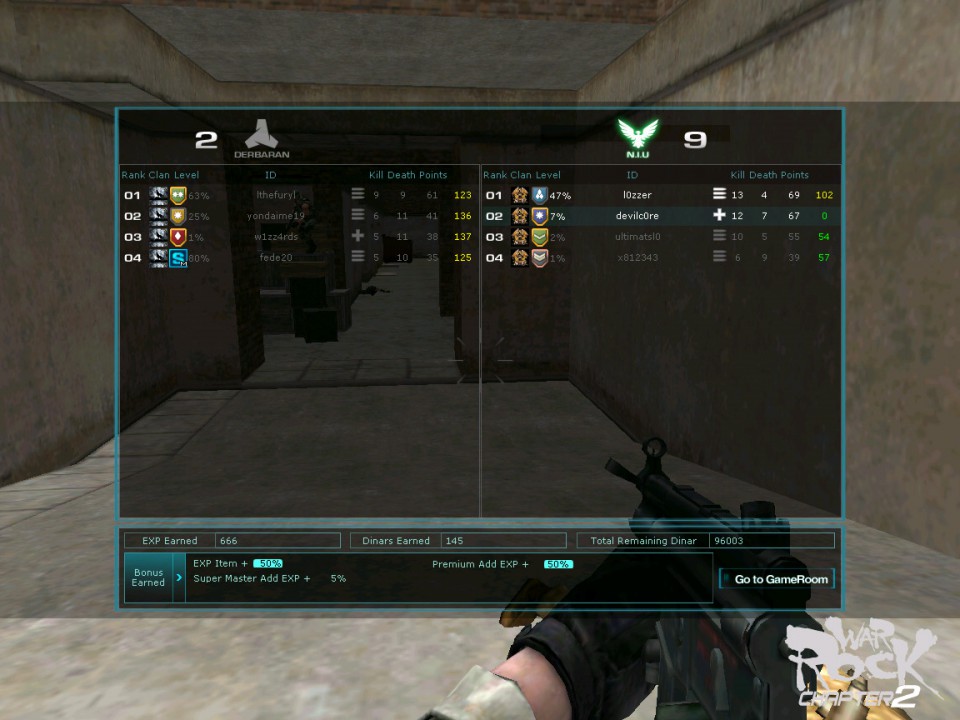Select player lthefuryl on Derbaran team

(x=276, y=195)
